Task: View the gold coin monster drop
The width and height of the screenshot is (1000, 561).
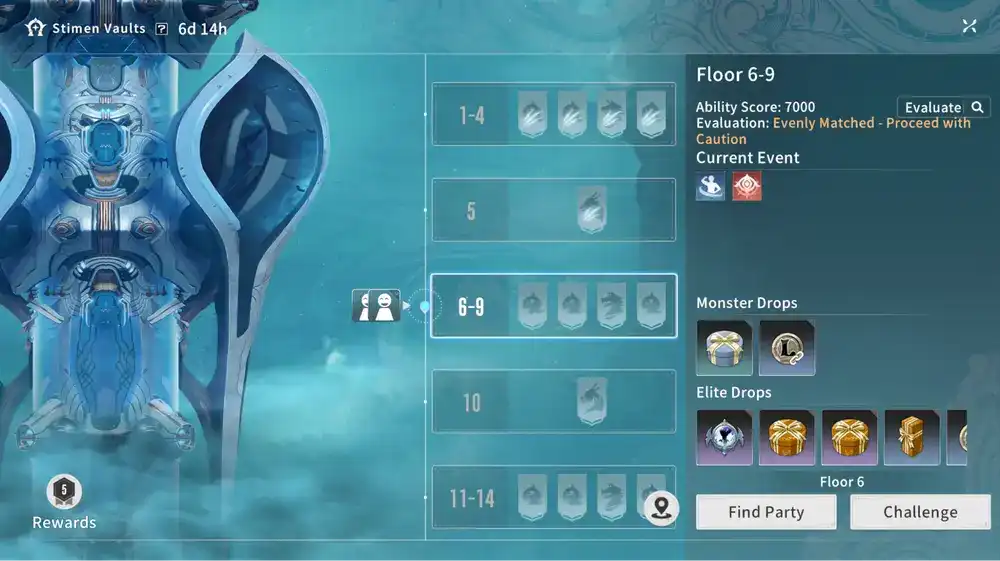Action: tap(787, 347)
